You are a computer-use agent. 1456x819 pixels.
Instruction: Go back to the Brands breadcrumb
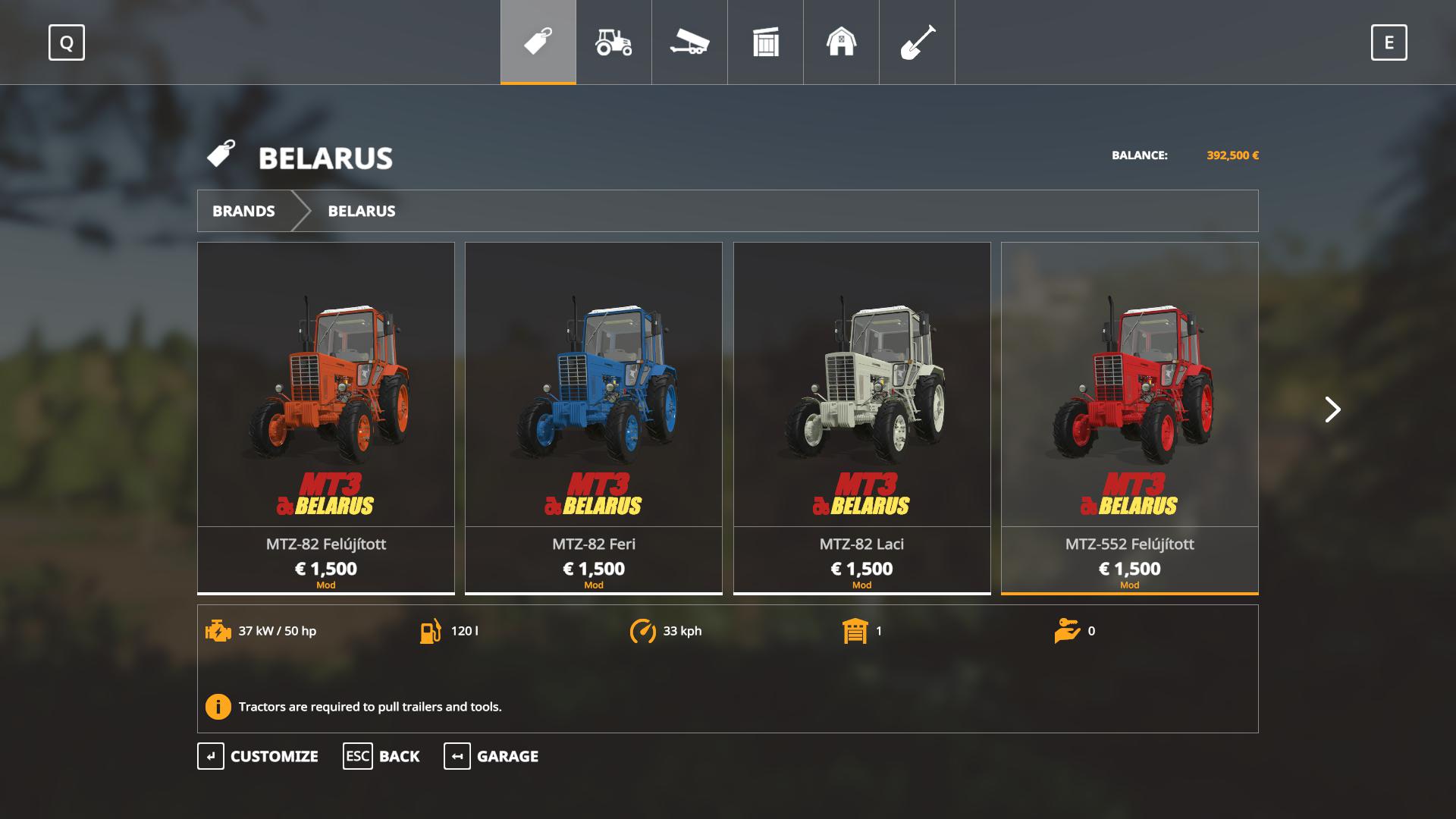click(x=243, y=211)
